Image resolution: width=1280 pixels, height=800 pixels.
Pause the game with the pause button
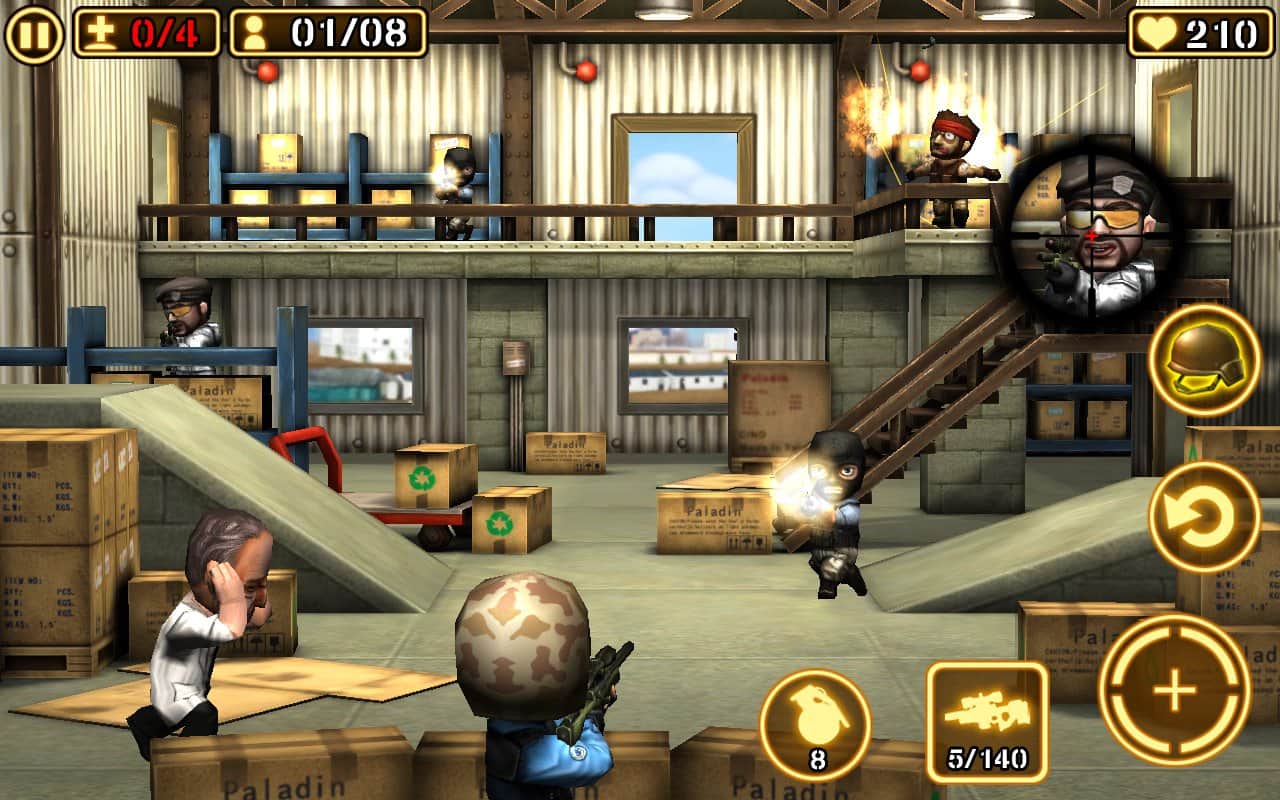point(33,33)
